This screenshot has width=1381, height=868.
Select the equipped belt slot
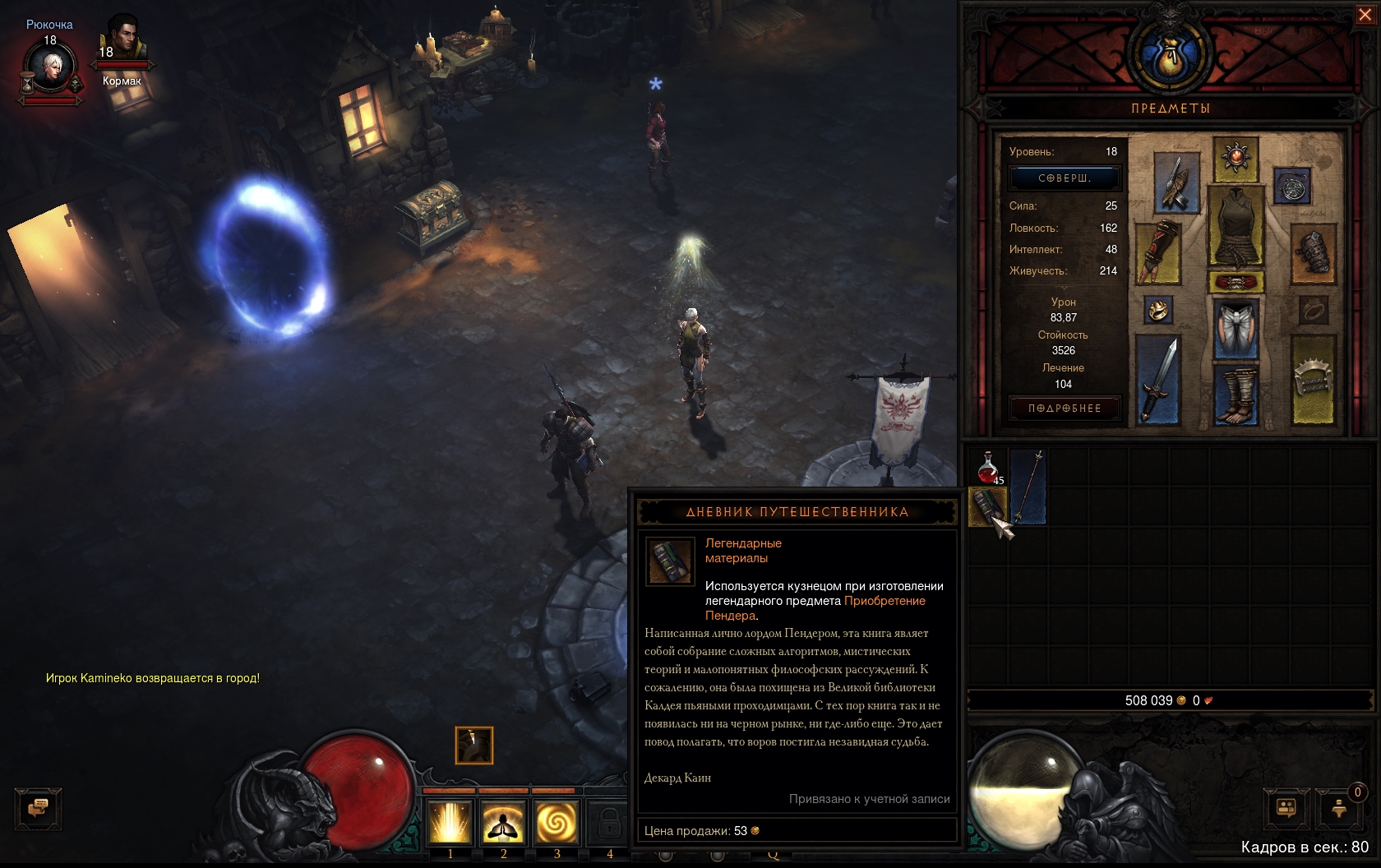[1236, 282]
